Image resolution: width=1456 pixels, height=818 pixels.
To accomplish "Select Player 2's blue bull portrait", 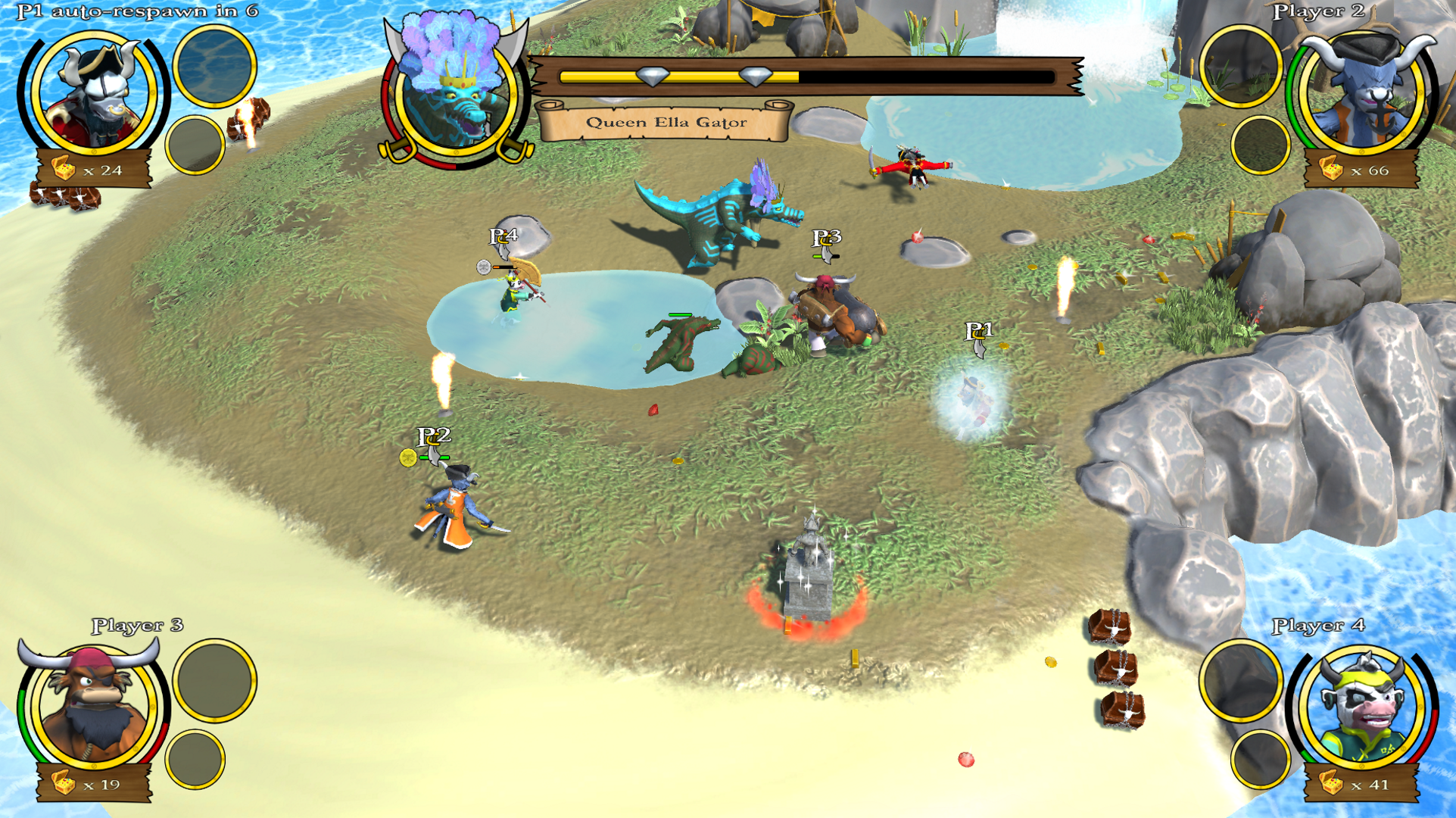I will click(1363, 95).
